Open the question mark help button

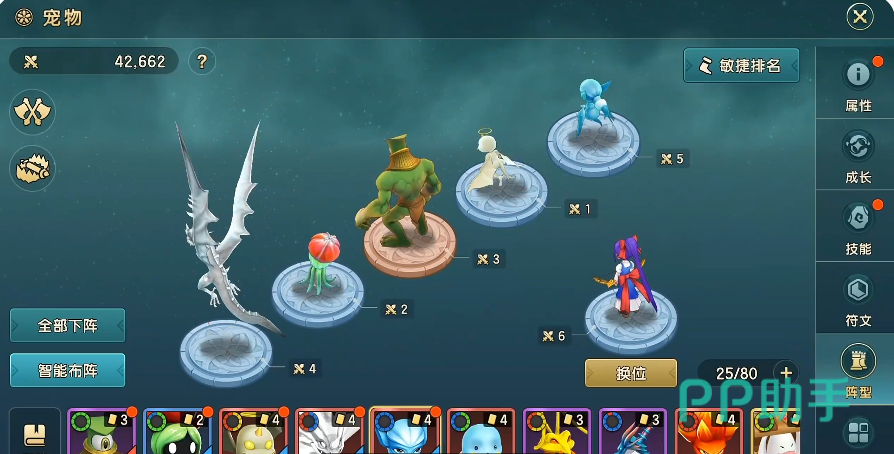tap(202, 62)
